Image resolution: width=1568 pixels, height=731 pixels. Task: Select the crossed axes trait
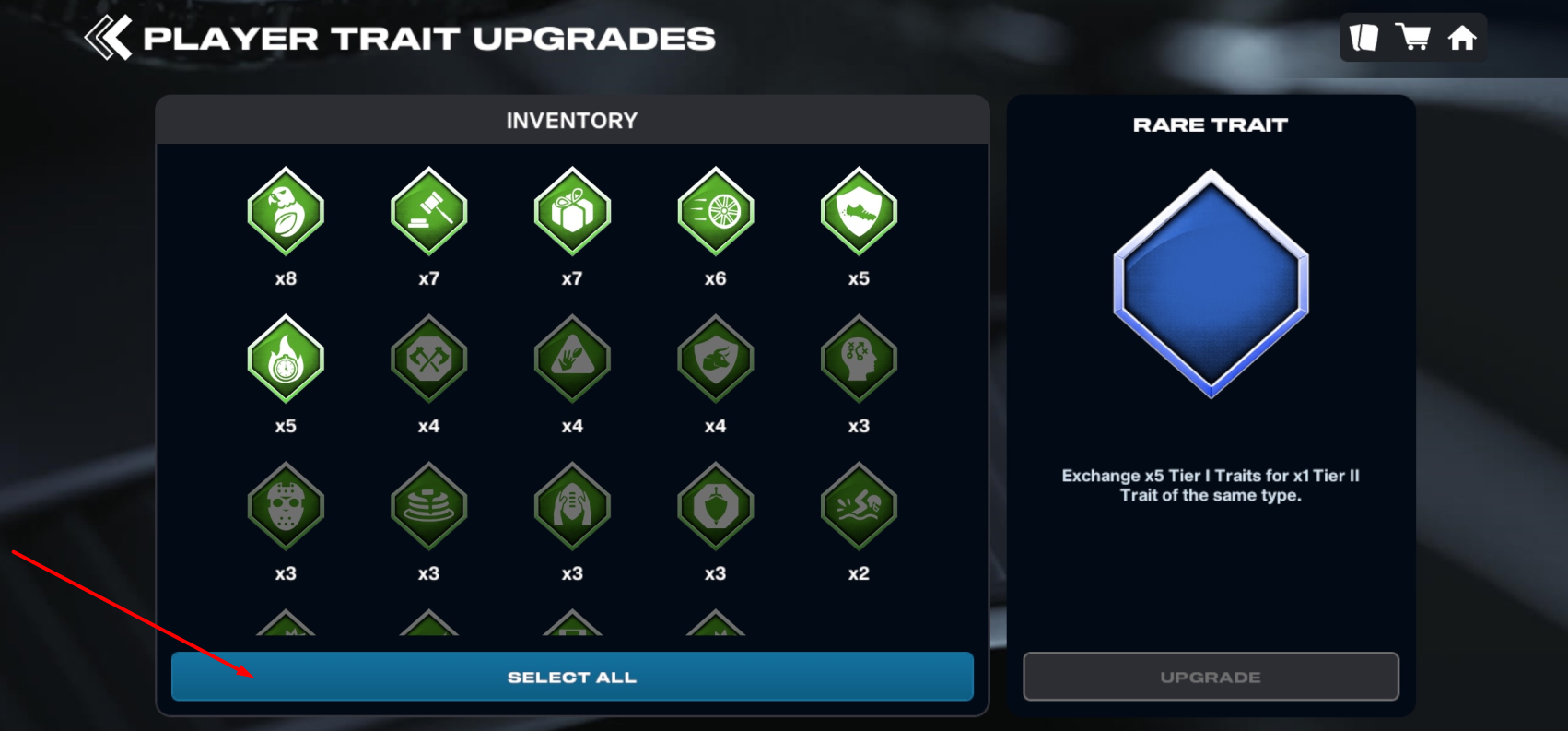tap(429, 359)
